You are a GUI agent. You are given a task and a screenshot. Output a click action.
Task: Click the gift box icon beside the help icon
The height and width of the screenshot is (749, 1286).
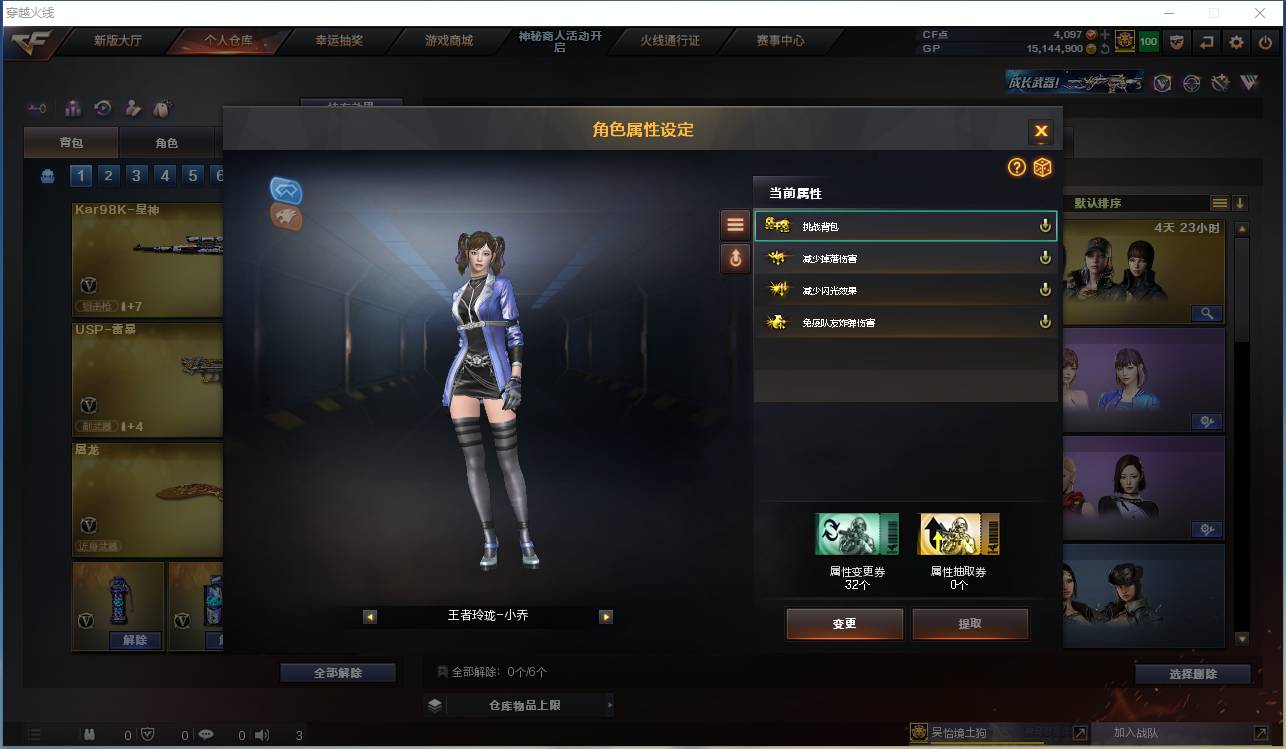[1043, 168]
